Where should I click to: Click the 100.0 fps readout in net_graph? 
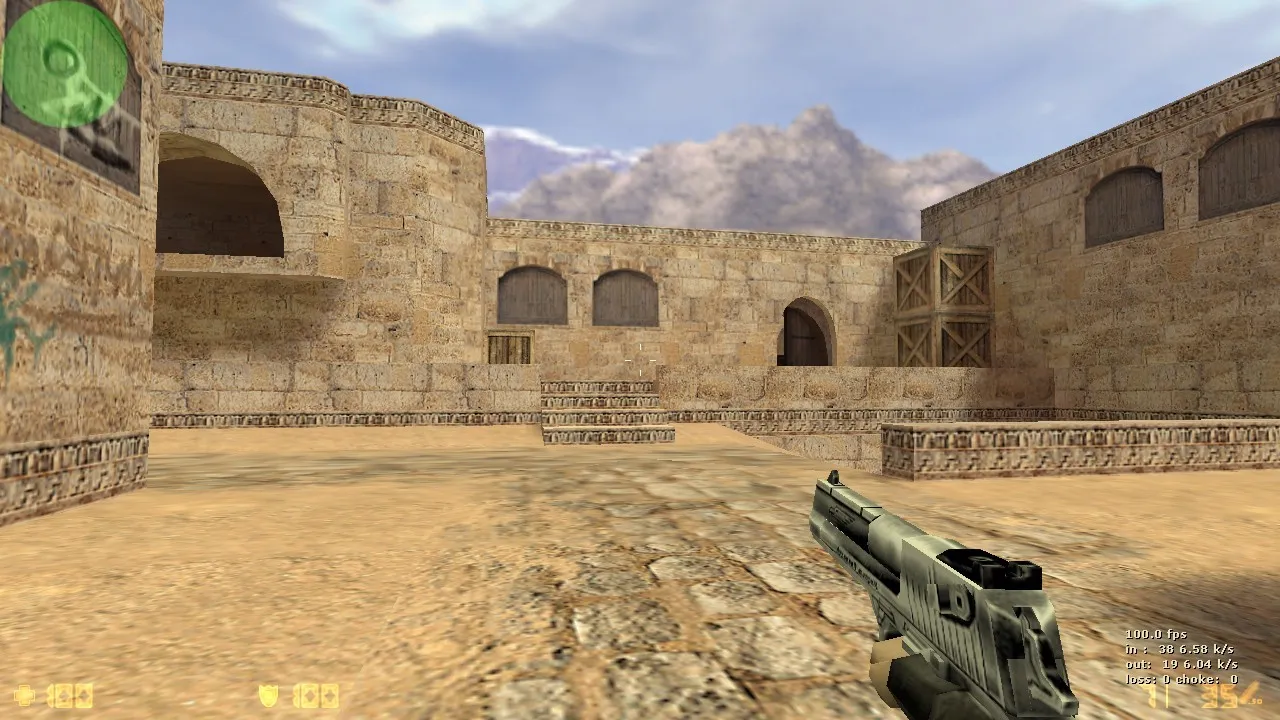click(x=1156, y=635)
